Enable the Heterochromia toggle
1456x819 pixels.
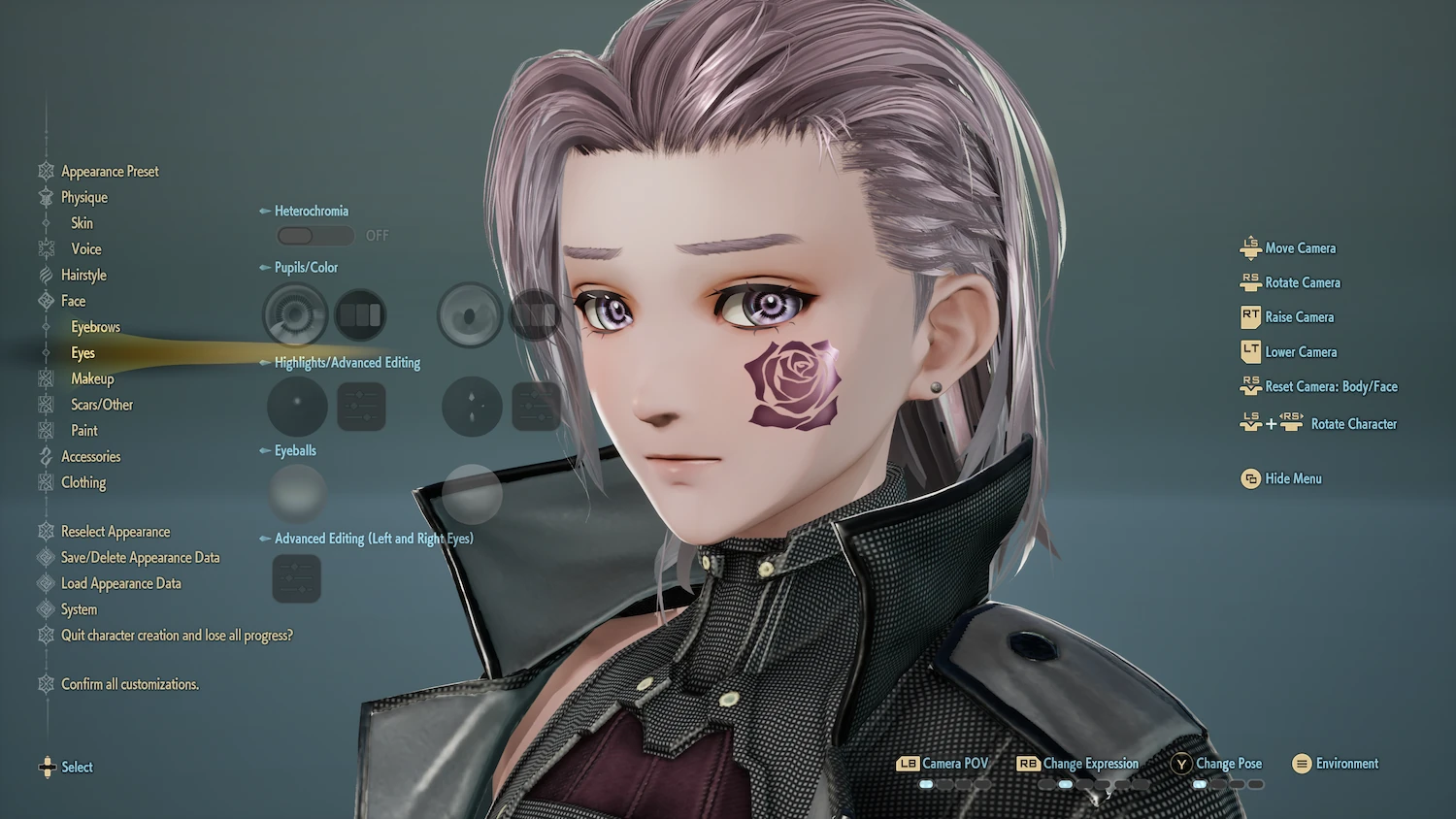314,235
